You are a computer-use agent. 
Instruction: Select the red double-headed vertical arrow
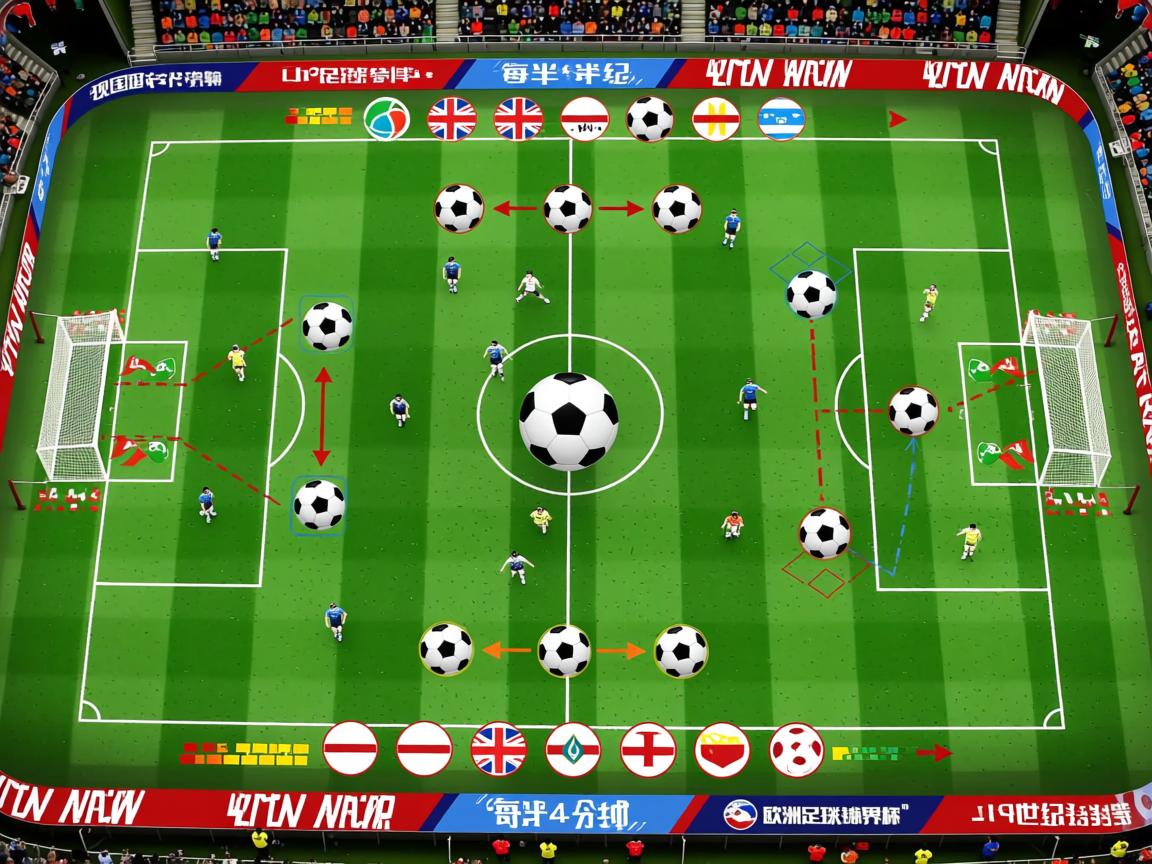point(322,416)
